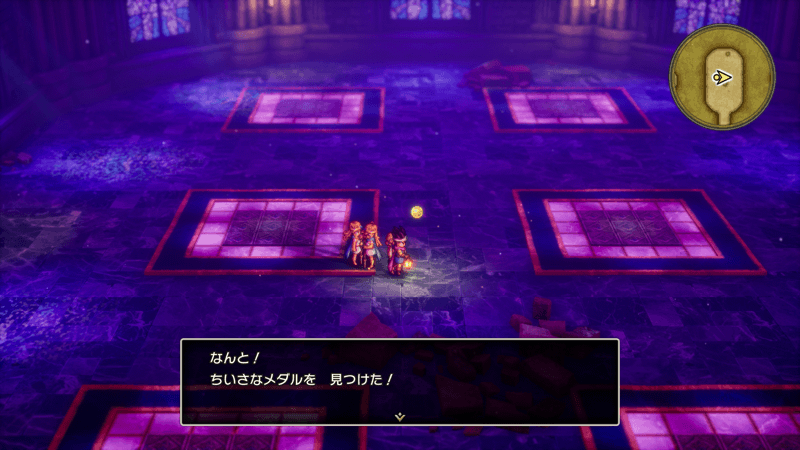Click the small medal message box

click(x=400, y=381)
